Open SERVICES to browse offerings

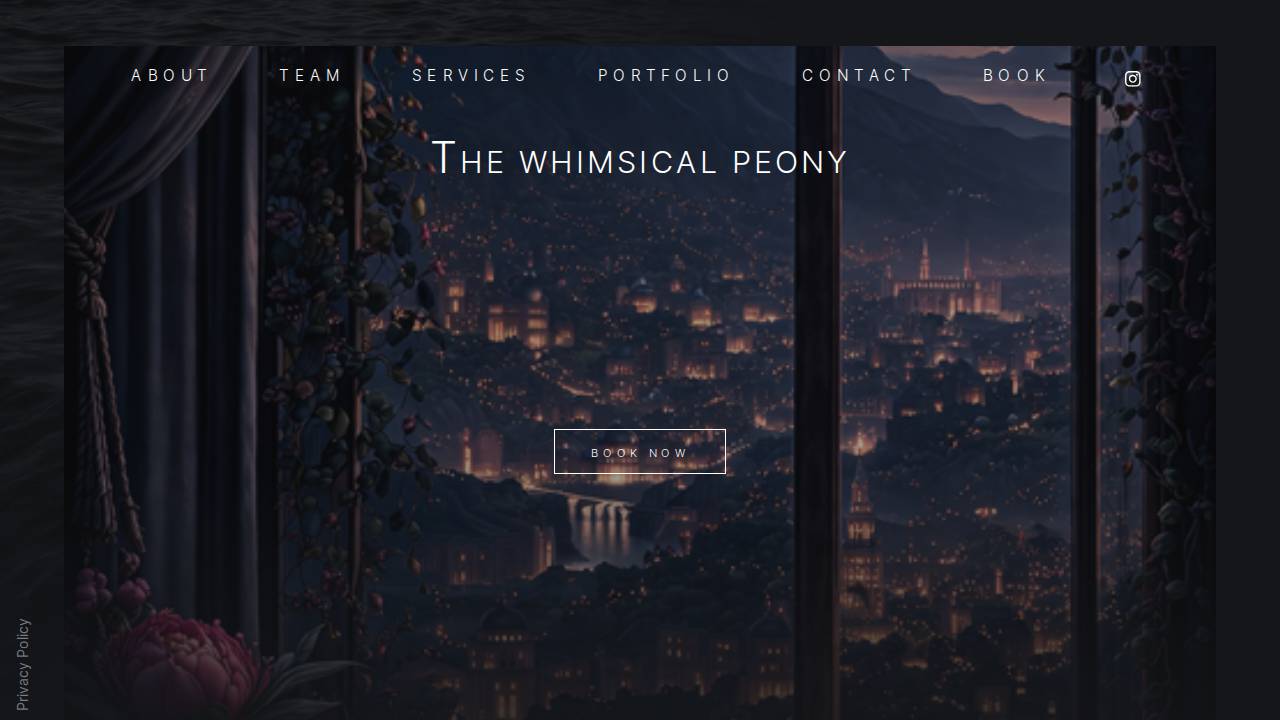471,75
